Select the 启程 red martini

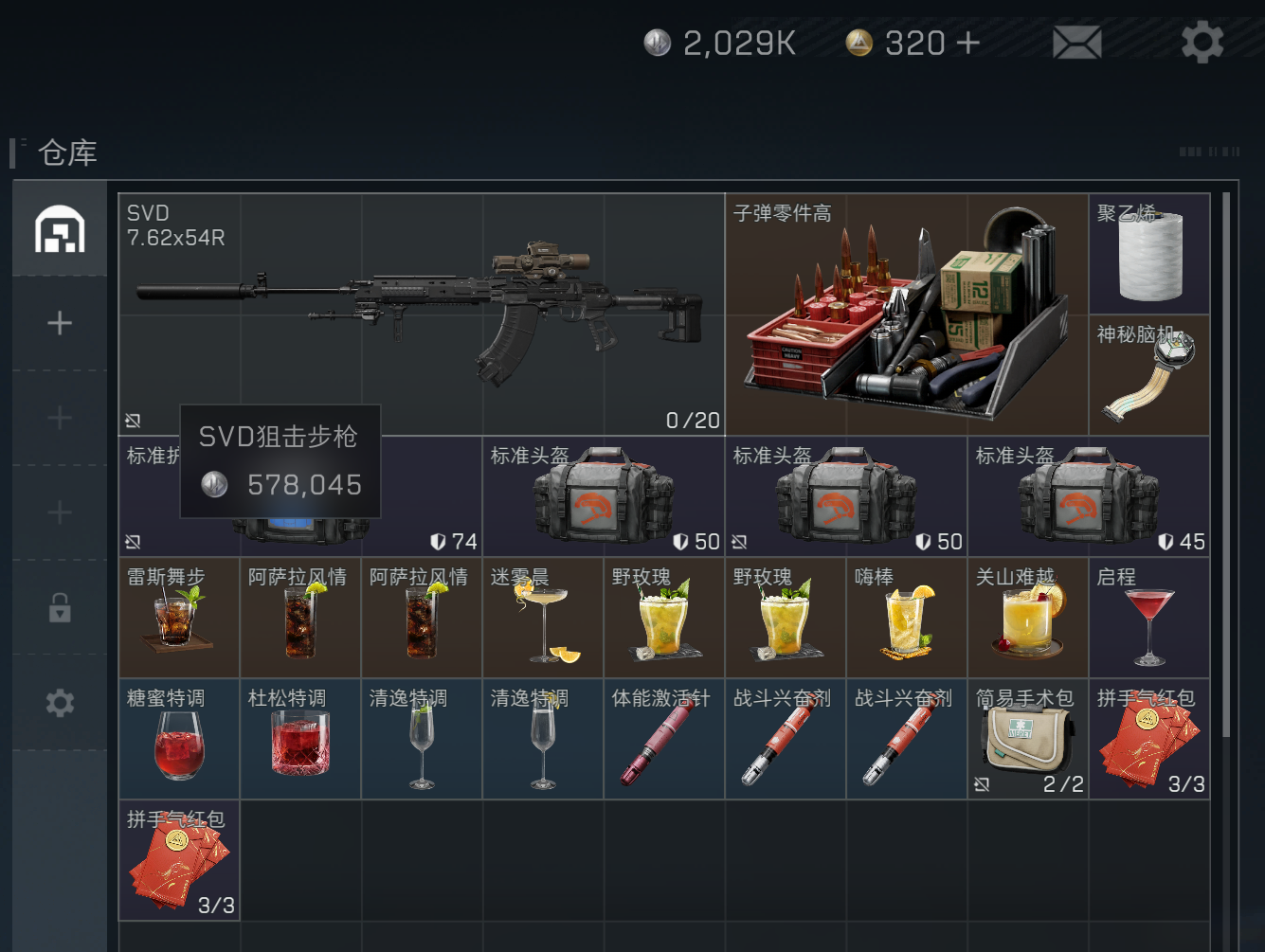[x=1149, y=618]
